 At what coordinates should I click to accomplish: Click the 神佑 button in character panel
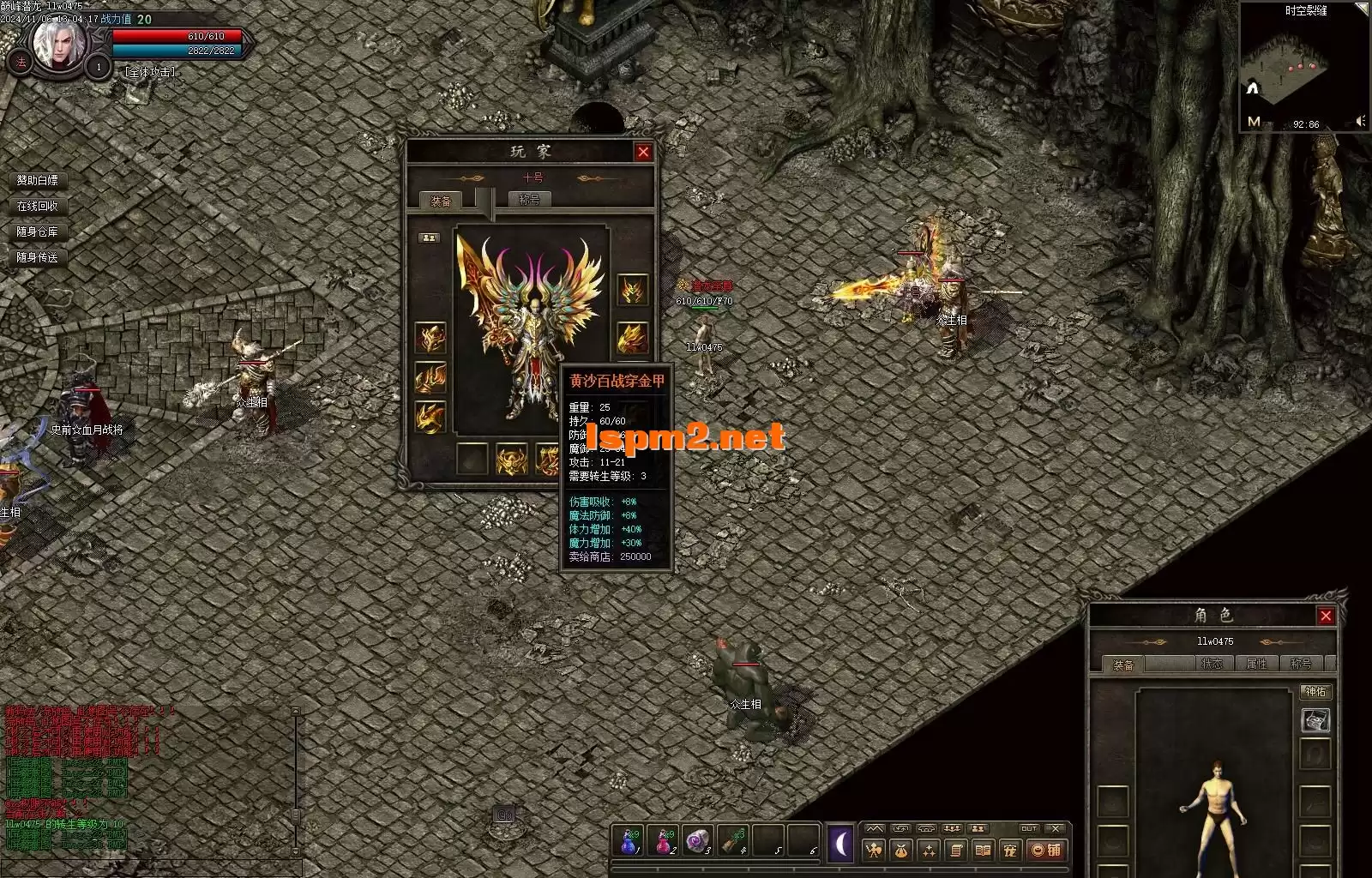(x=1315, y=691)
